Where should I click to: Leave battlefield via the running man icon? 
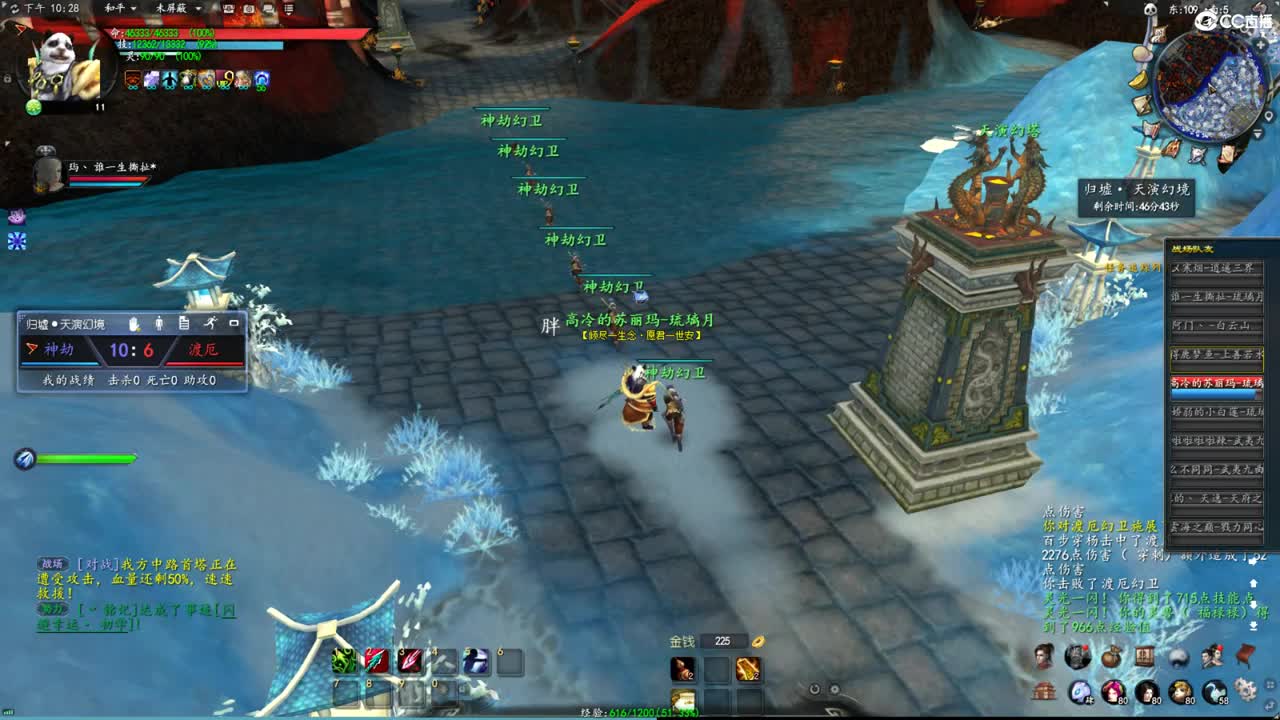[x=210, y=323]
